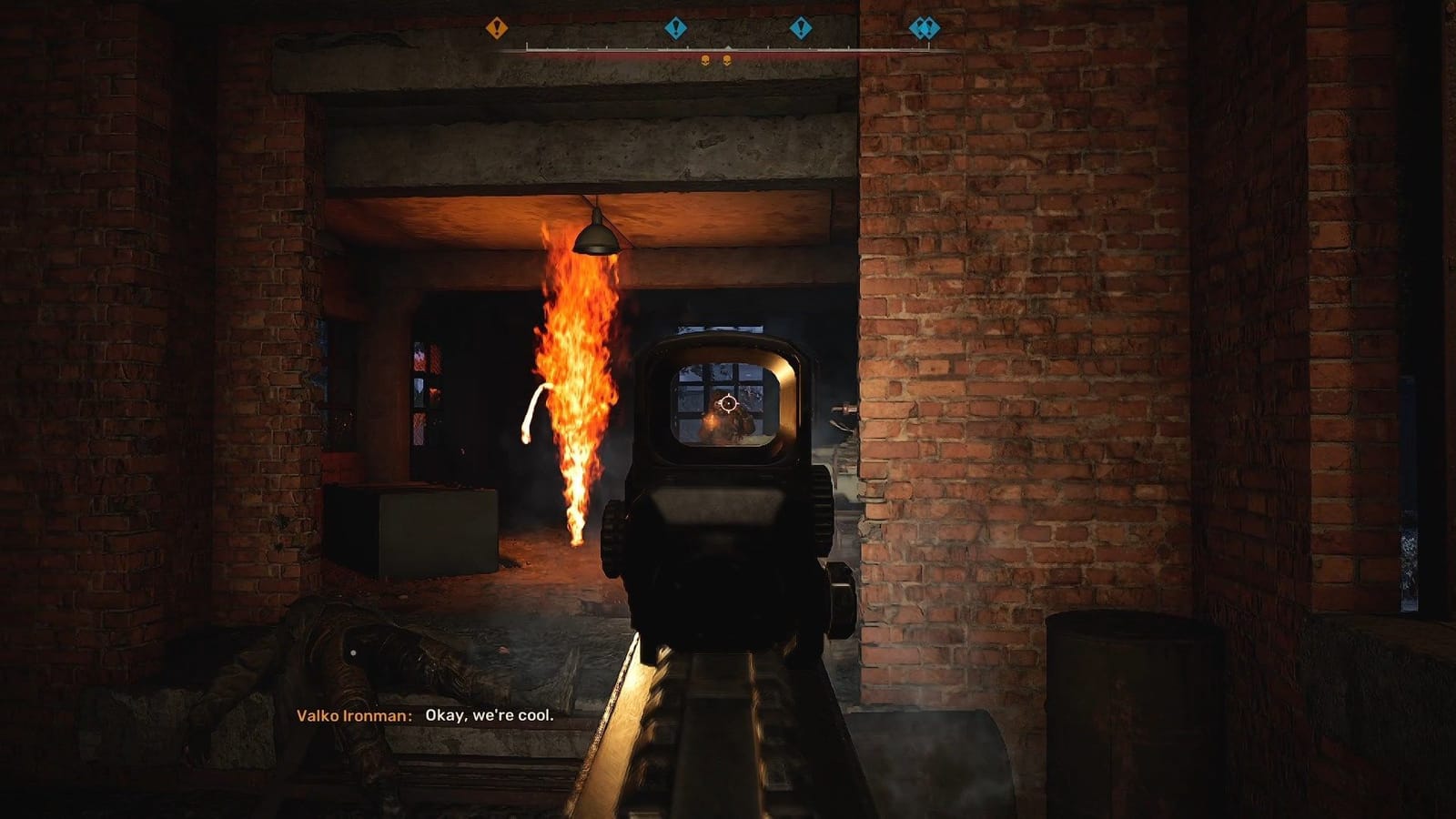Click the compass heading indicator triangle
1456x819 pixels.
(x=728, y=45)
